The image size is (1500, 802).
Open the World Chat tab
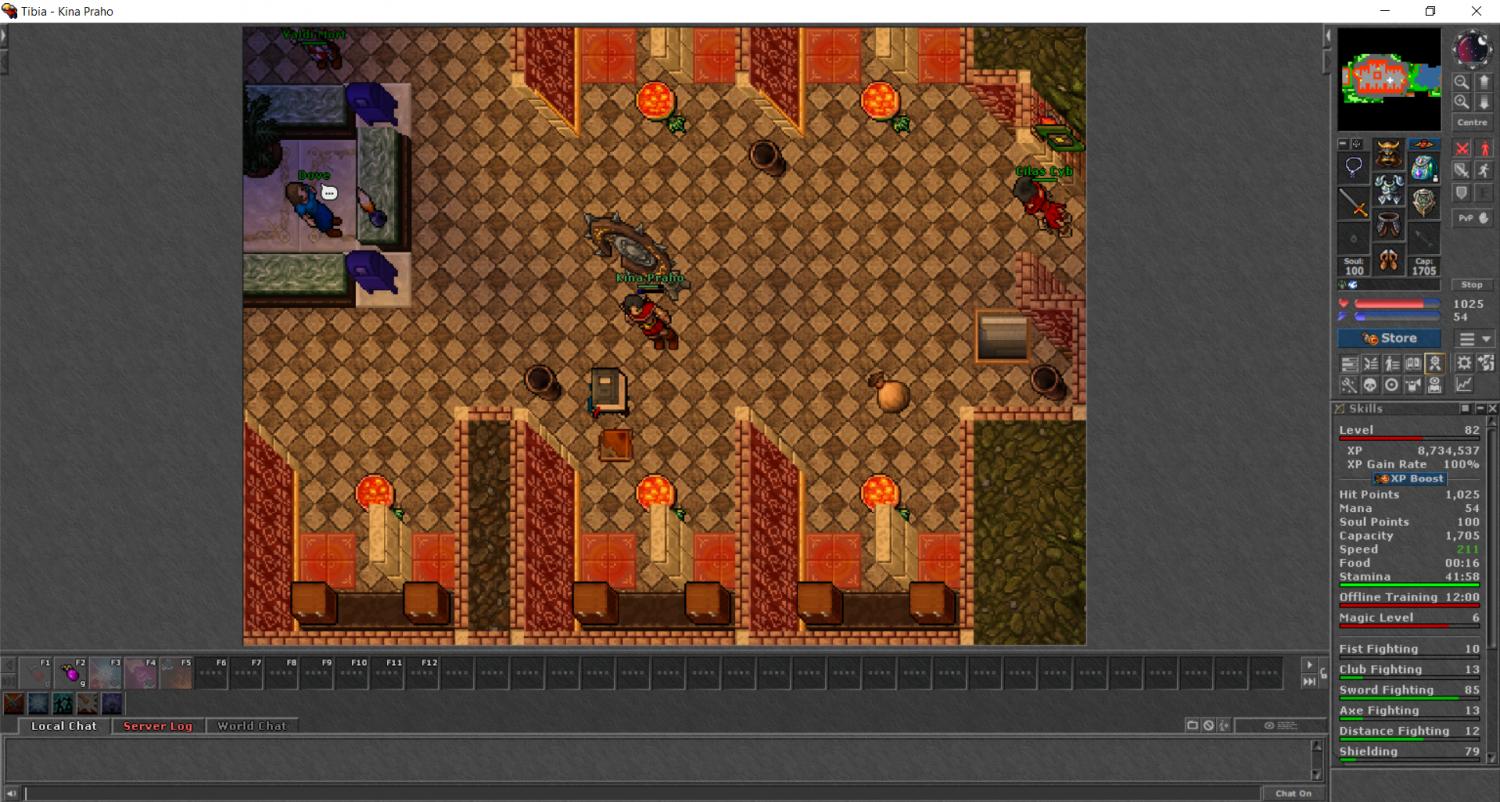click(251, 726)
